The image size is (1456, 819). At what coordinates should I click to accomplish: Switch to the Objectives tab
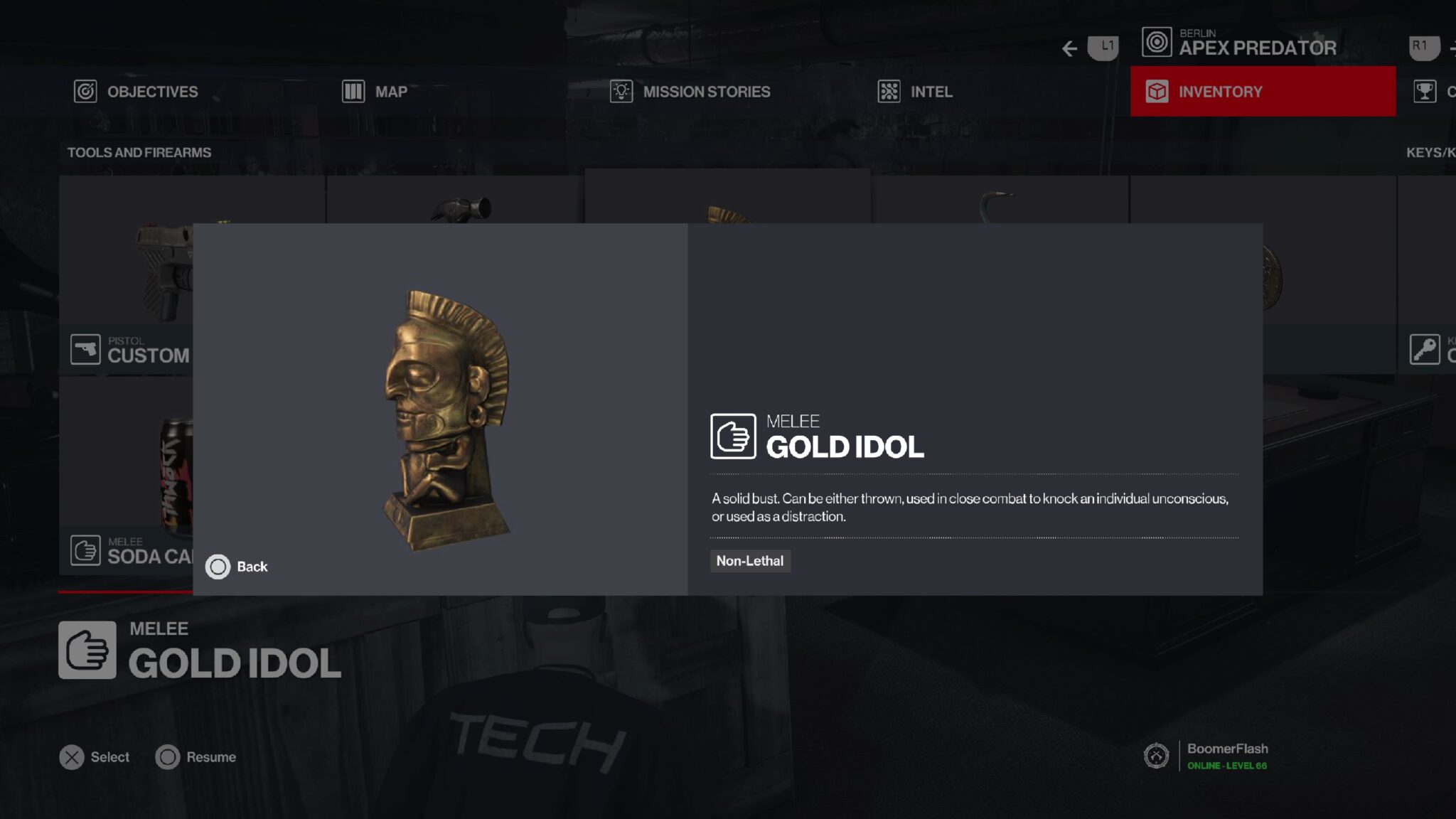tap(151, 91)
